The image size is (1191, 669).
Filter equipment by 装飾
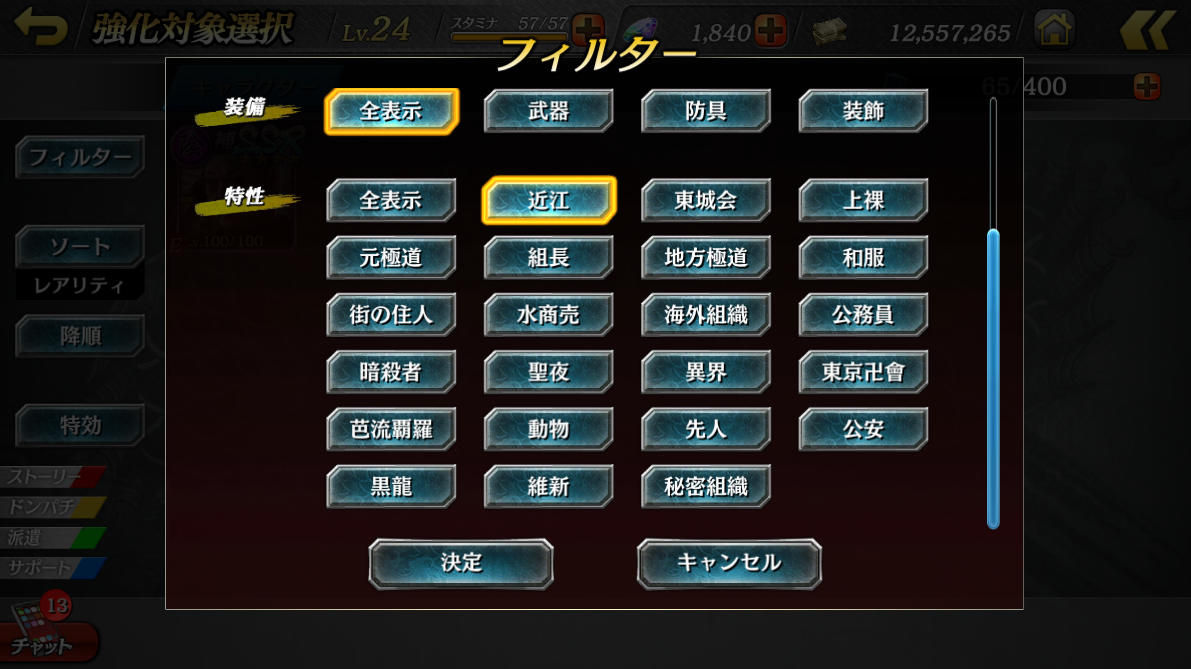click(x=863, y=111)
